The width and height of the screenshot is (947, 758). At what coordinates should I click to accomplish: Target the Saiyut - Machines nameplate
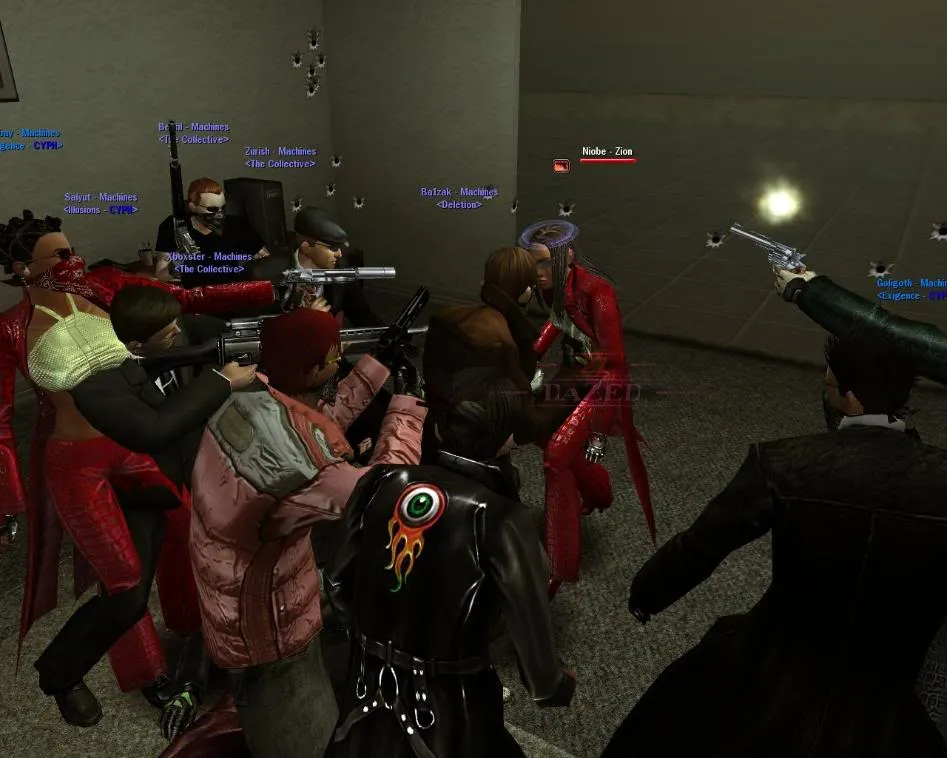click(x=101, y=198)
